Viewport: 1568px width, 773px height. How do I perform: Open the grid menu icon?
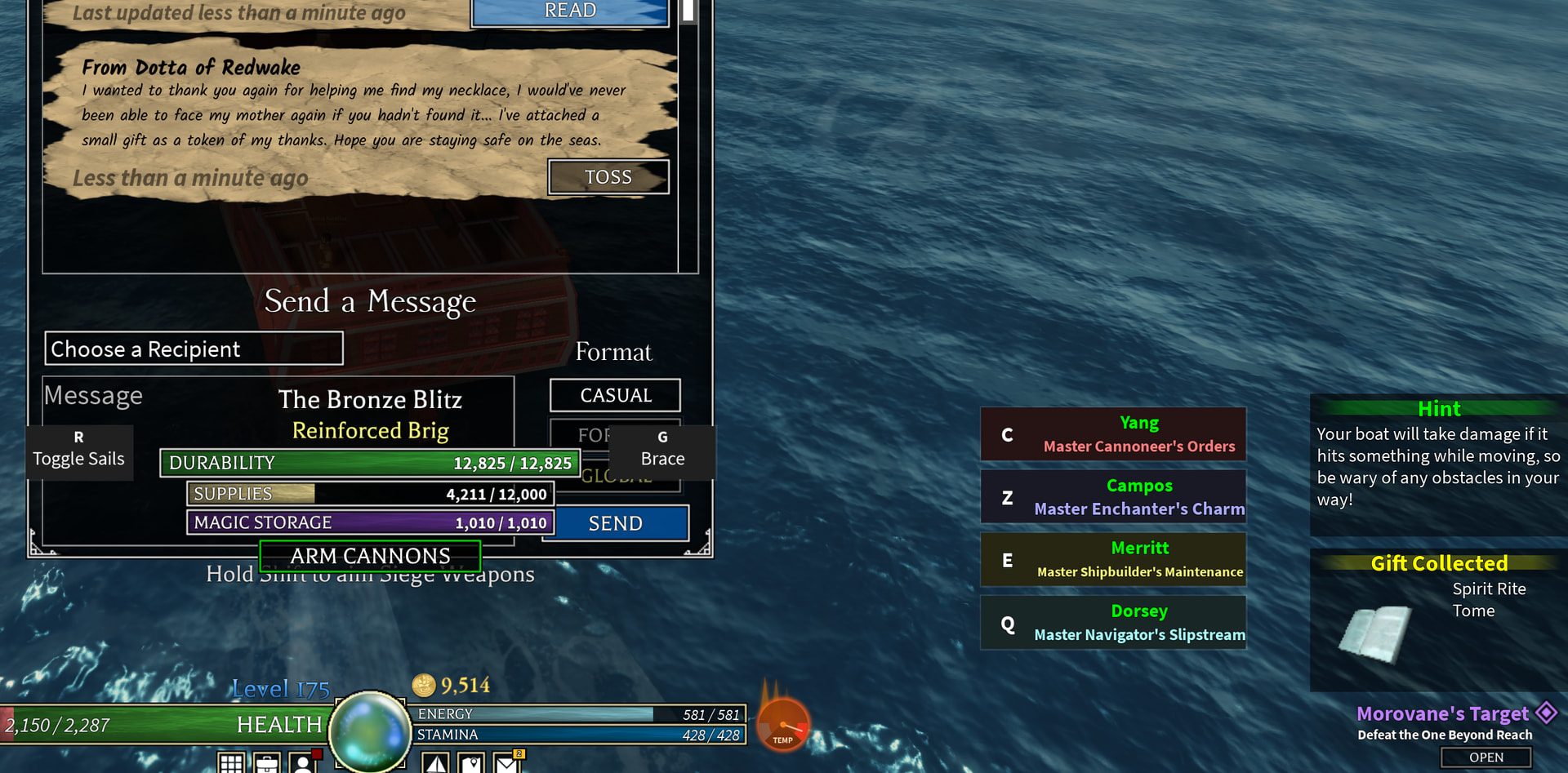[231, 764]
